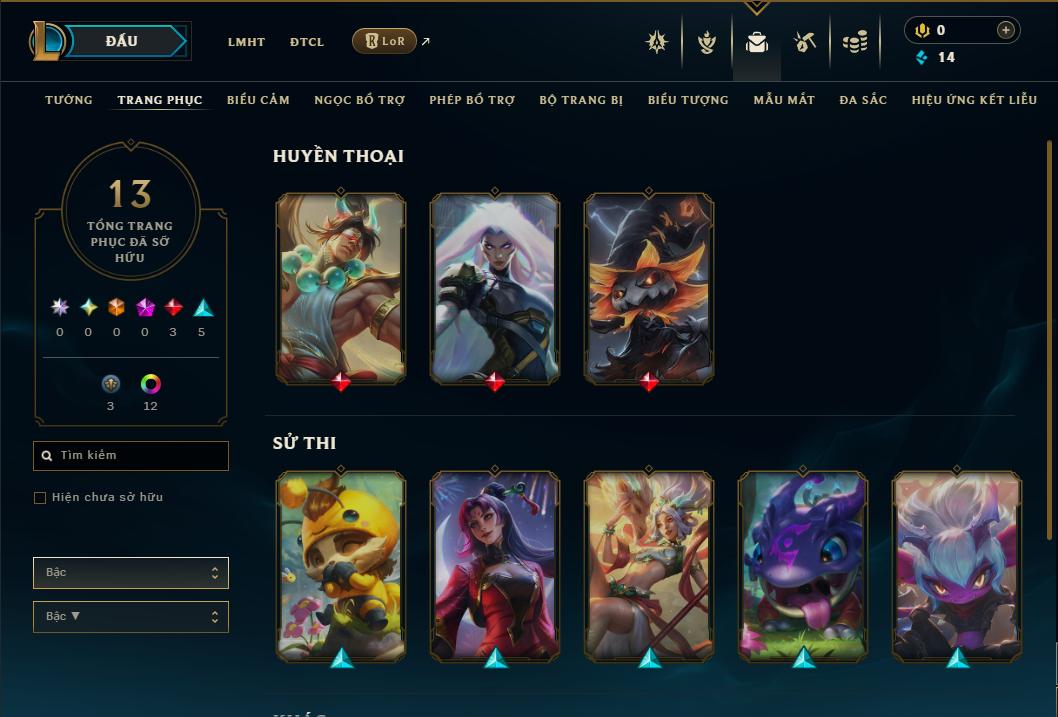This screenshot has height=717, width=1058.
Task: Open the LoR launcher link
Action: 385,41
